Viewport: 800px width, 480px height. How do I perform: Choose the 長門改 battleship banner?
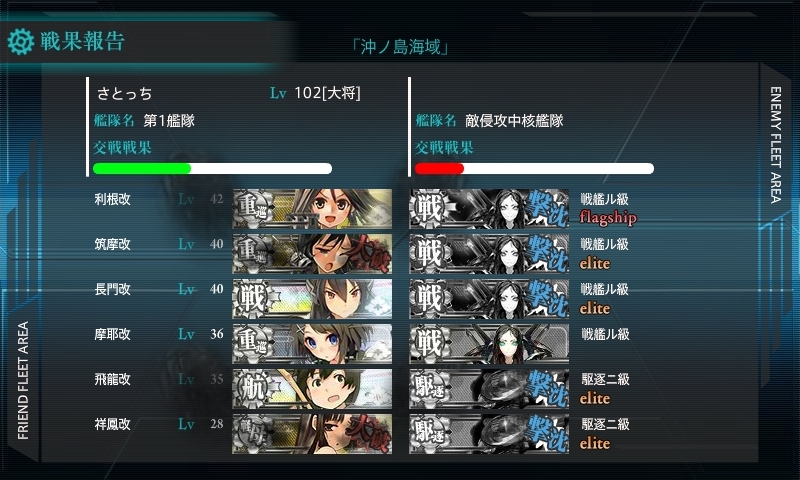[312, 298]
